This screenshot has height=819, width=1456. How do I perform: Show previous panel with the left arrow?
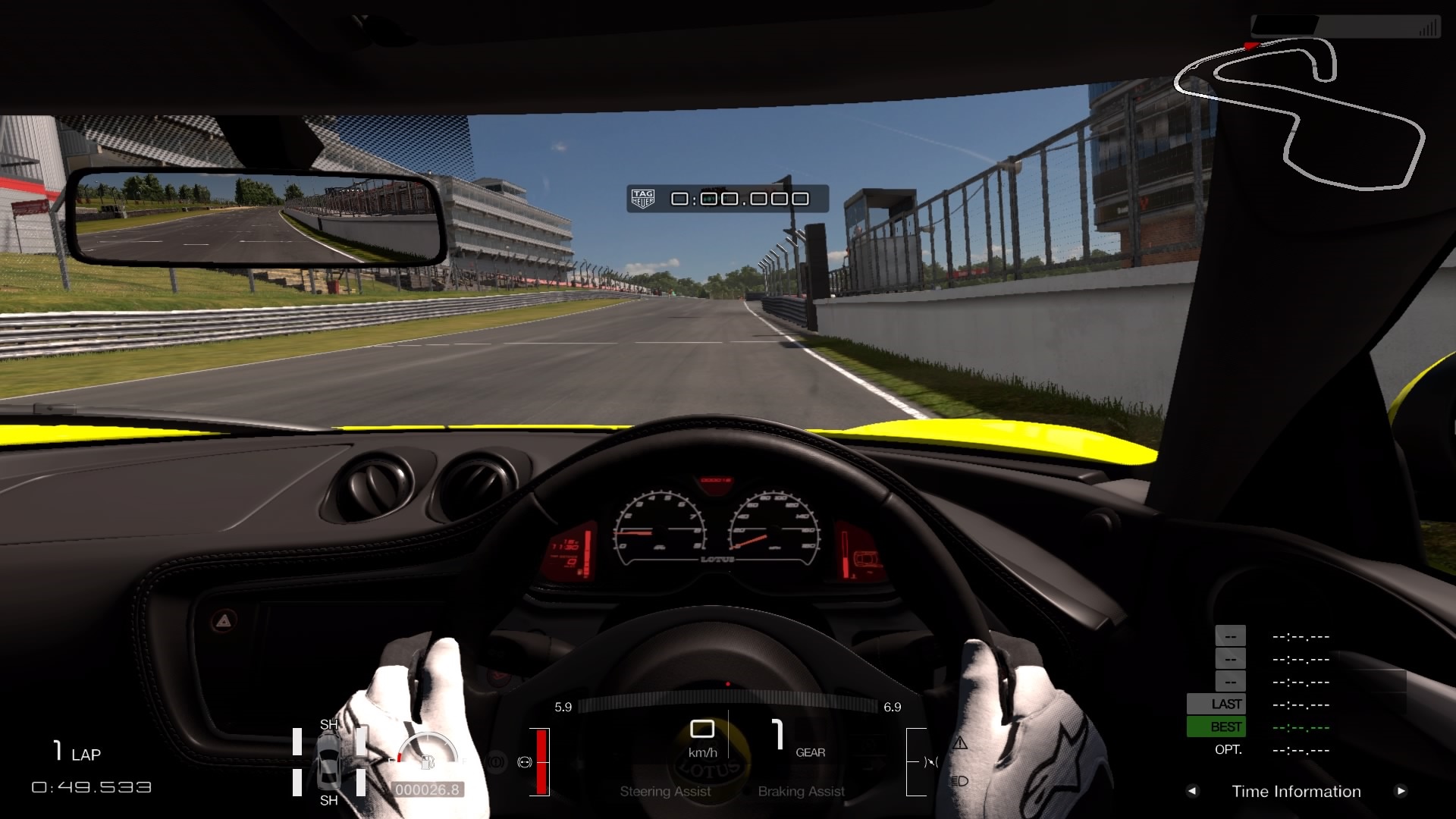1192,791
